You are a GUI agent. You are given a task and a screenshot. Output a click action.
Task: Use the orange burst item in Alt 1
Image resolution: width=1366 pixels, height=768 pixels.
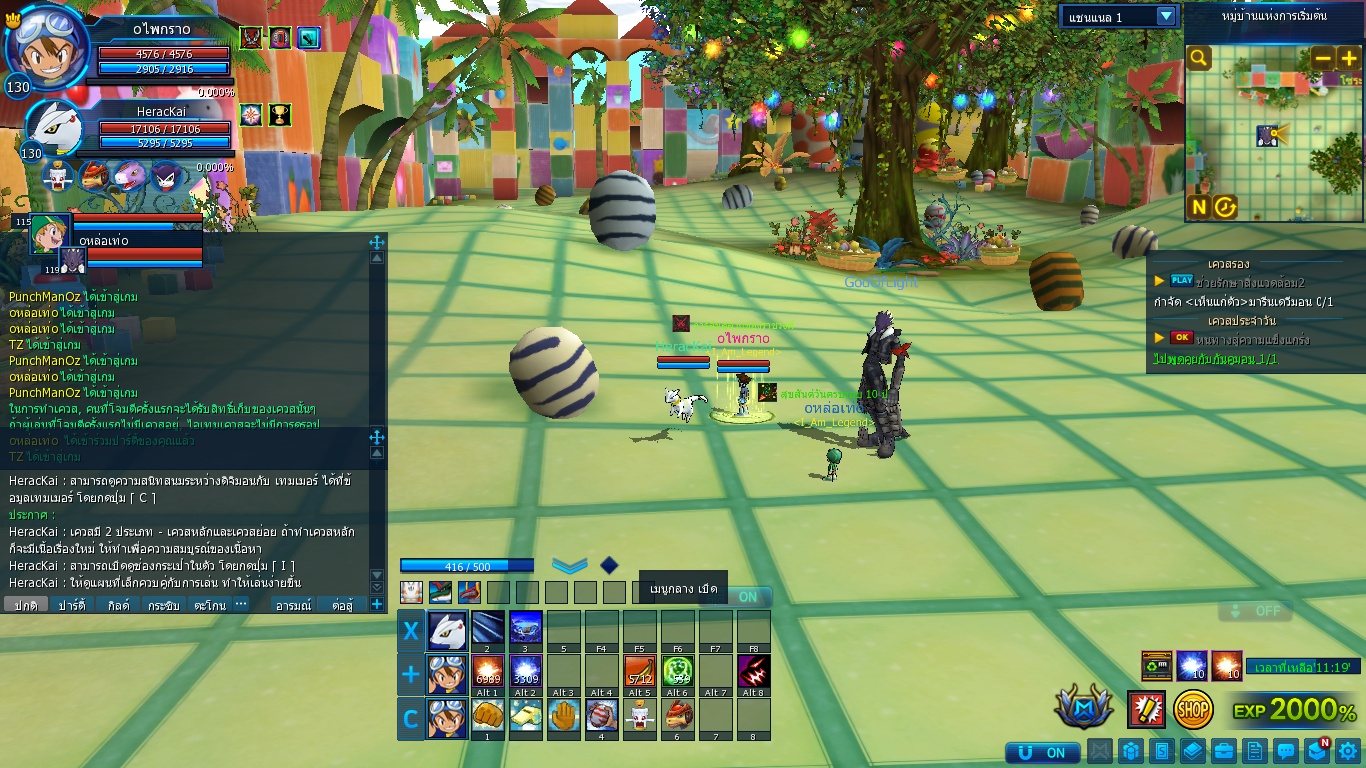(x=487, y=672)
